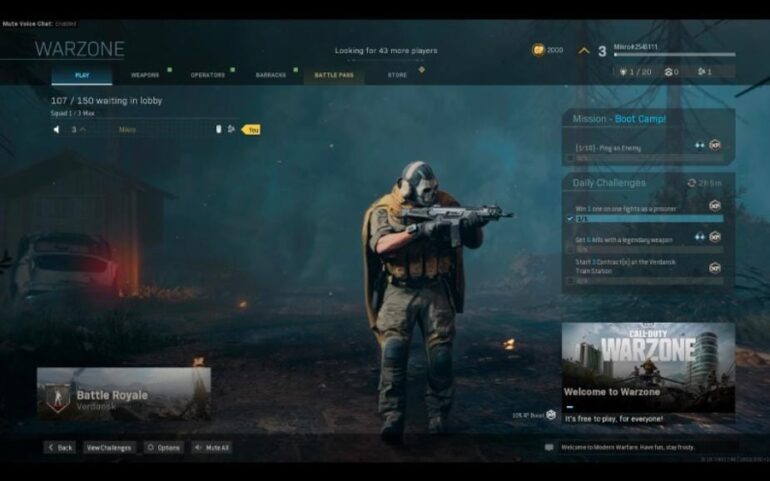Open the Weapons tab
Viewport: 770px width, 481px height.
[145, 75]
